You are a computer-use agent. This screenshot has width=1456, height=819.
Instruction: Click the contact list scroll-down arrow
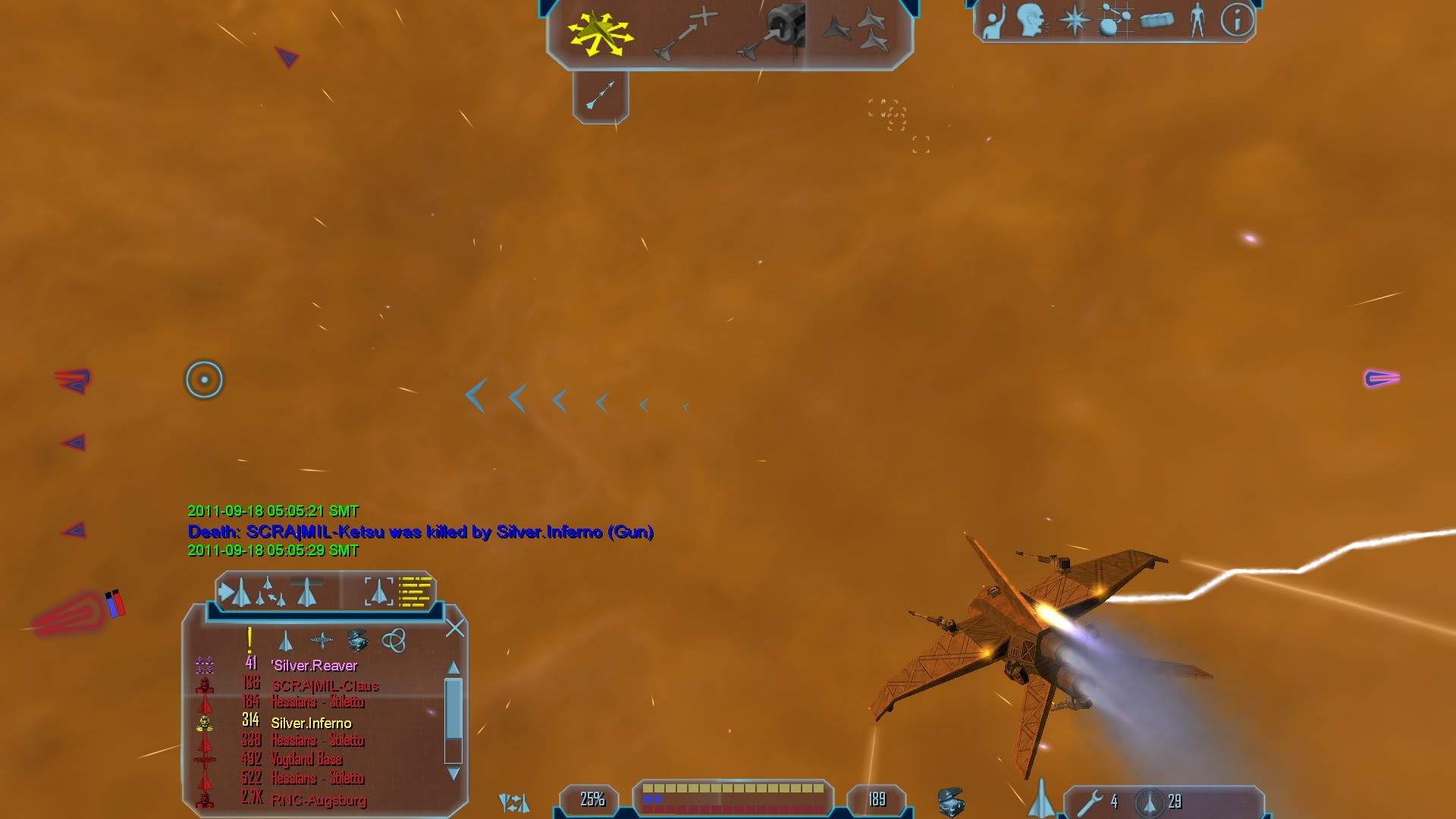(x=453, y=774)
